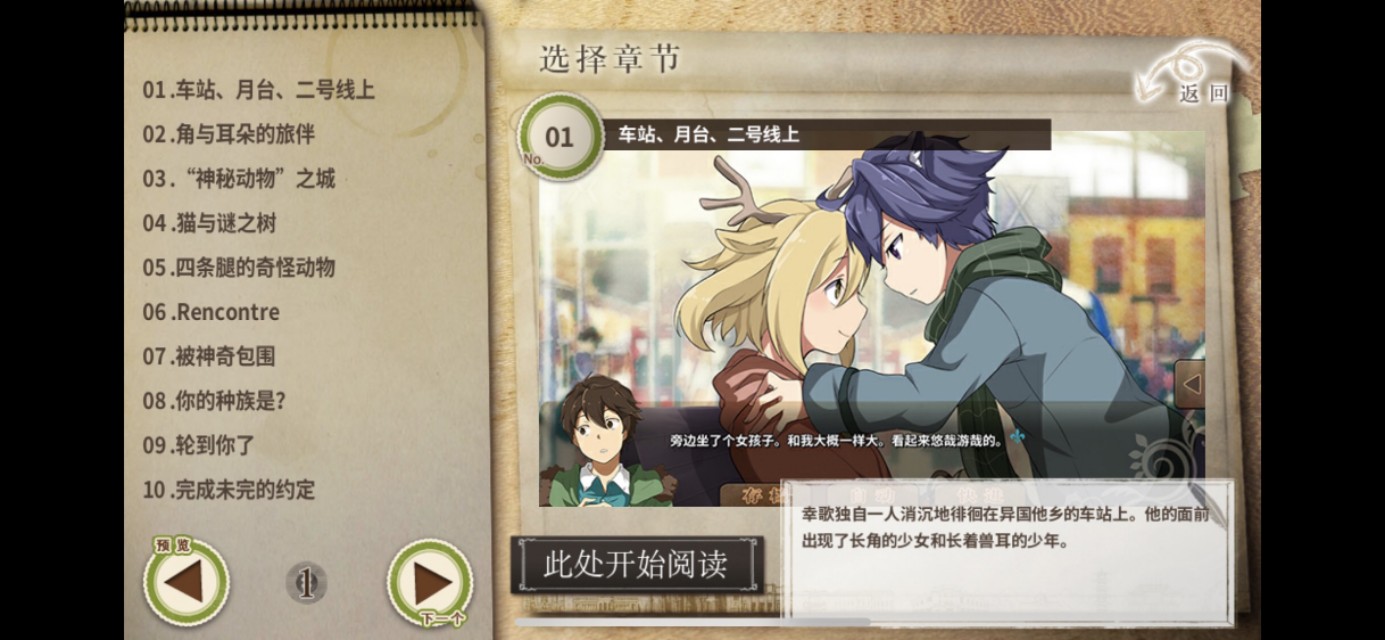Image resolution: width=1385 pixels, height=640 pixels.
Task: Choose chapter 10 完成未完的约定
Action: pos(228,490)
